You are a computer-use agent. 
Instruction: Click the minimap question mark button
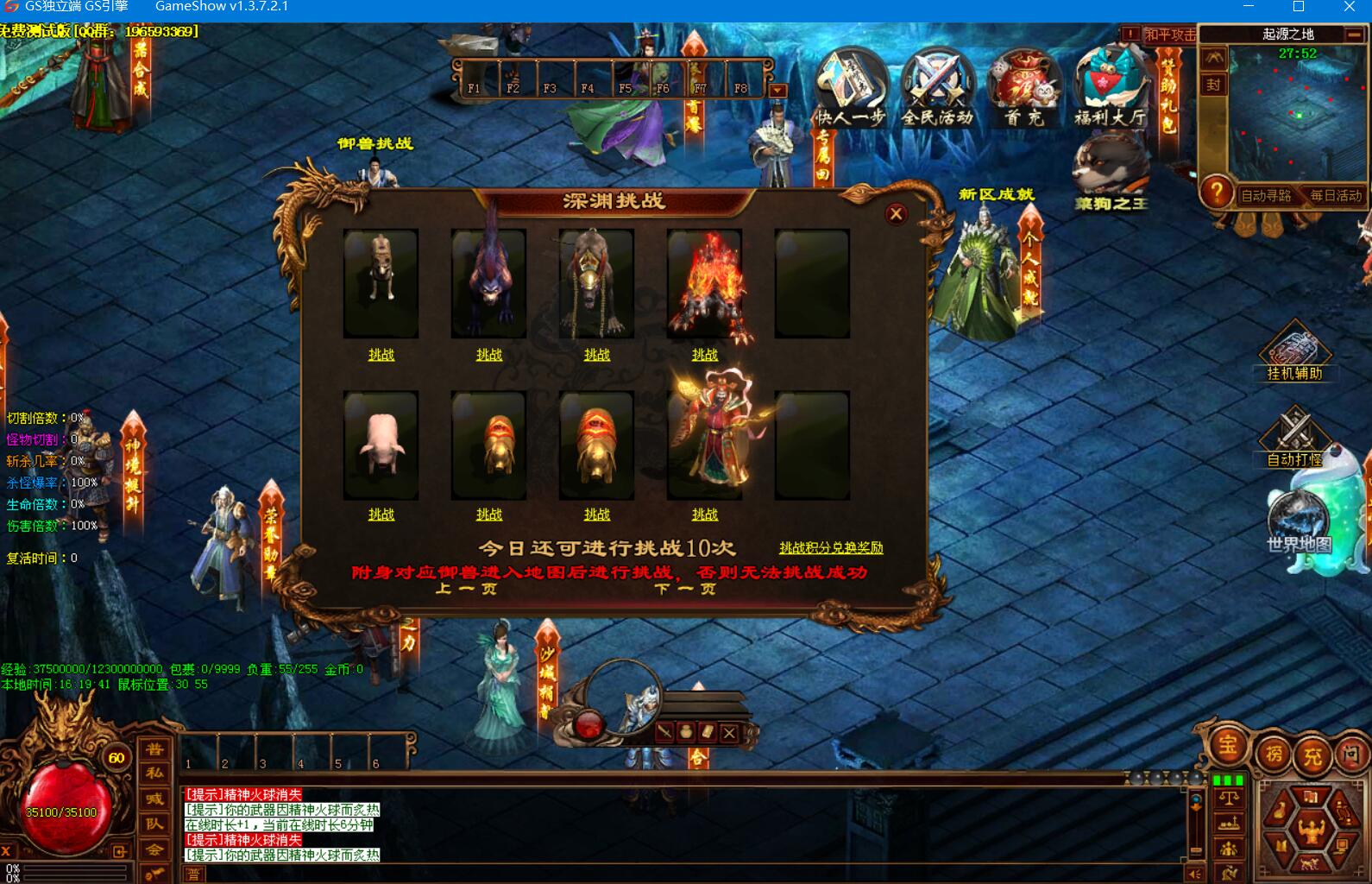pos(1217,192)
